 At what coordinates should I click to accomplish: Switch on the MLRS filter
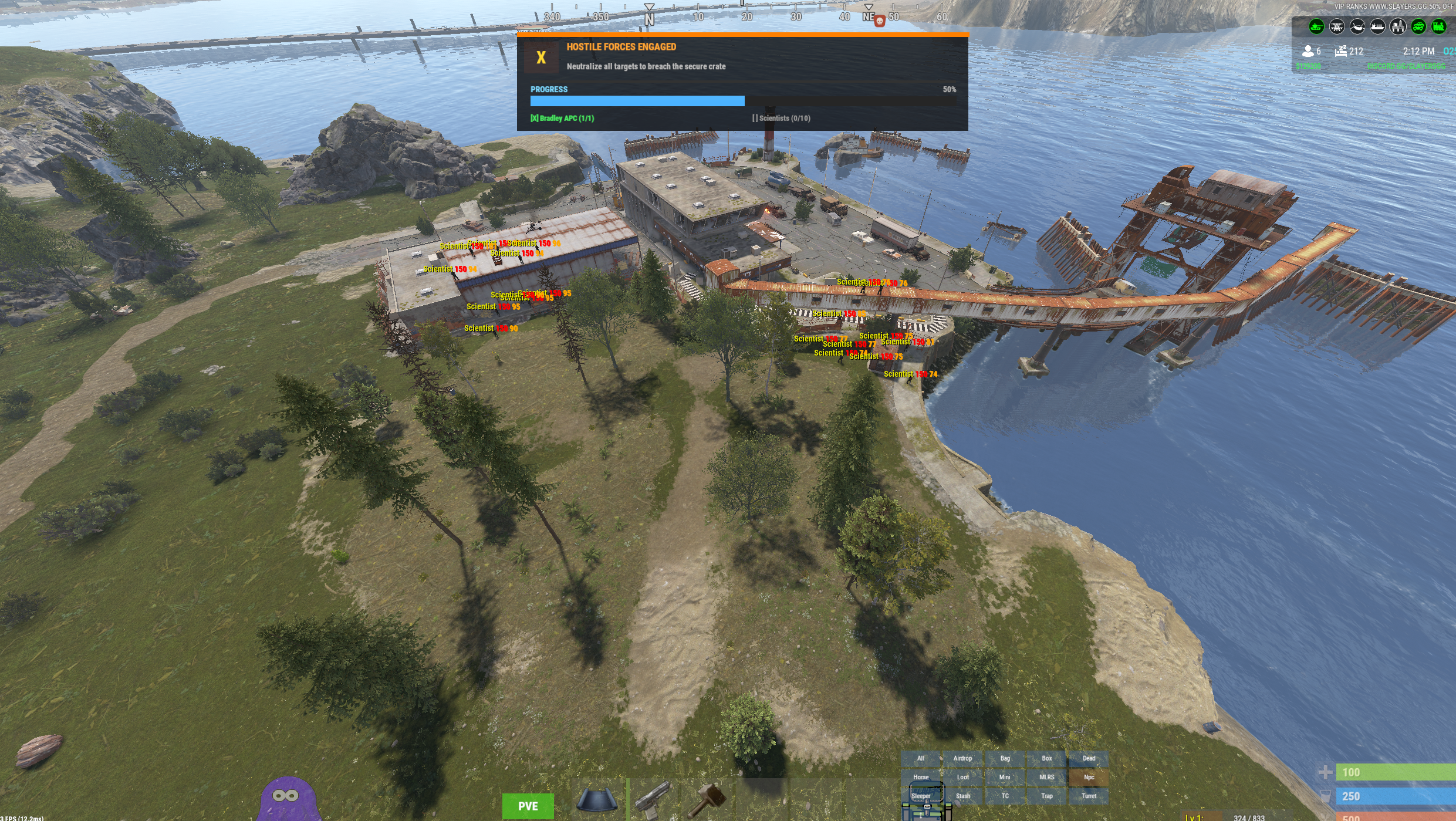(1046, 777)
